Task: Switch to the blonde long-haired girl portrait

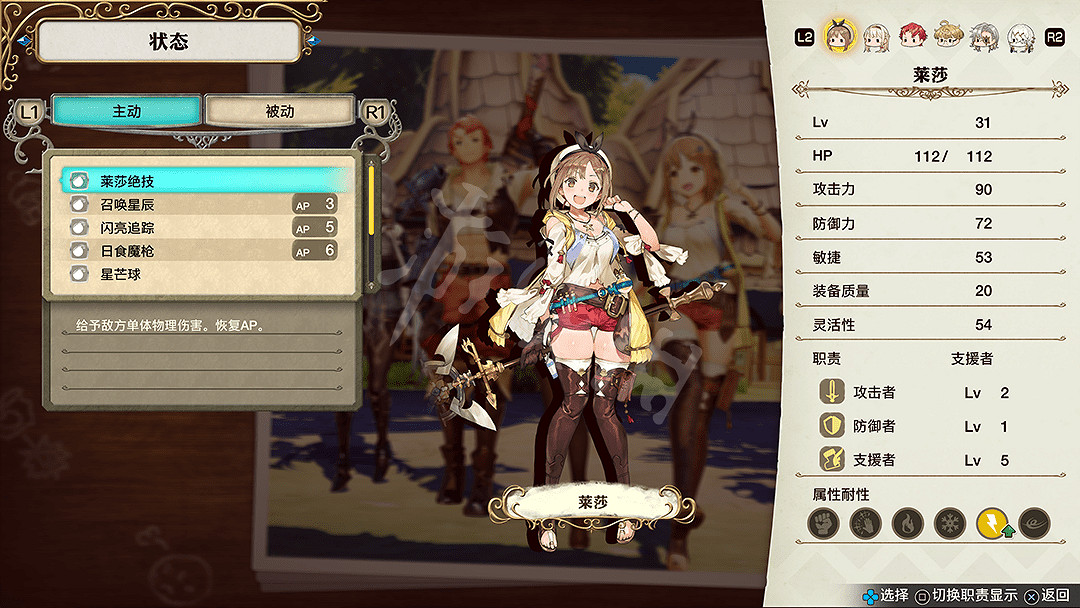Action: pos(876,37)
